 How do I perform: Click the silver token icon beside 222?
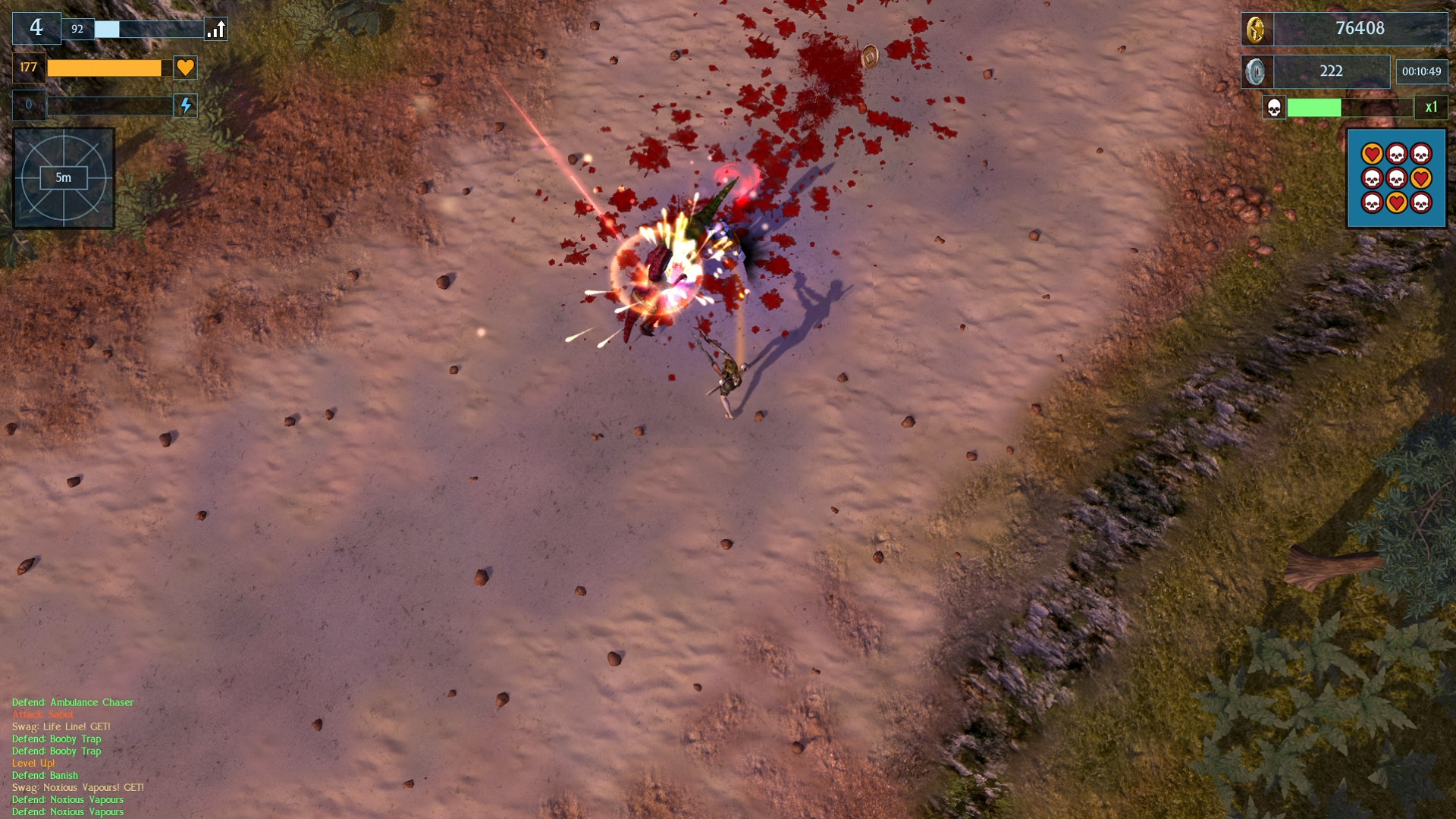pyautogui.click(x=1256, y=71)
